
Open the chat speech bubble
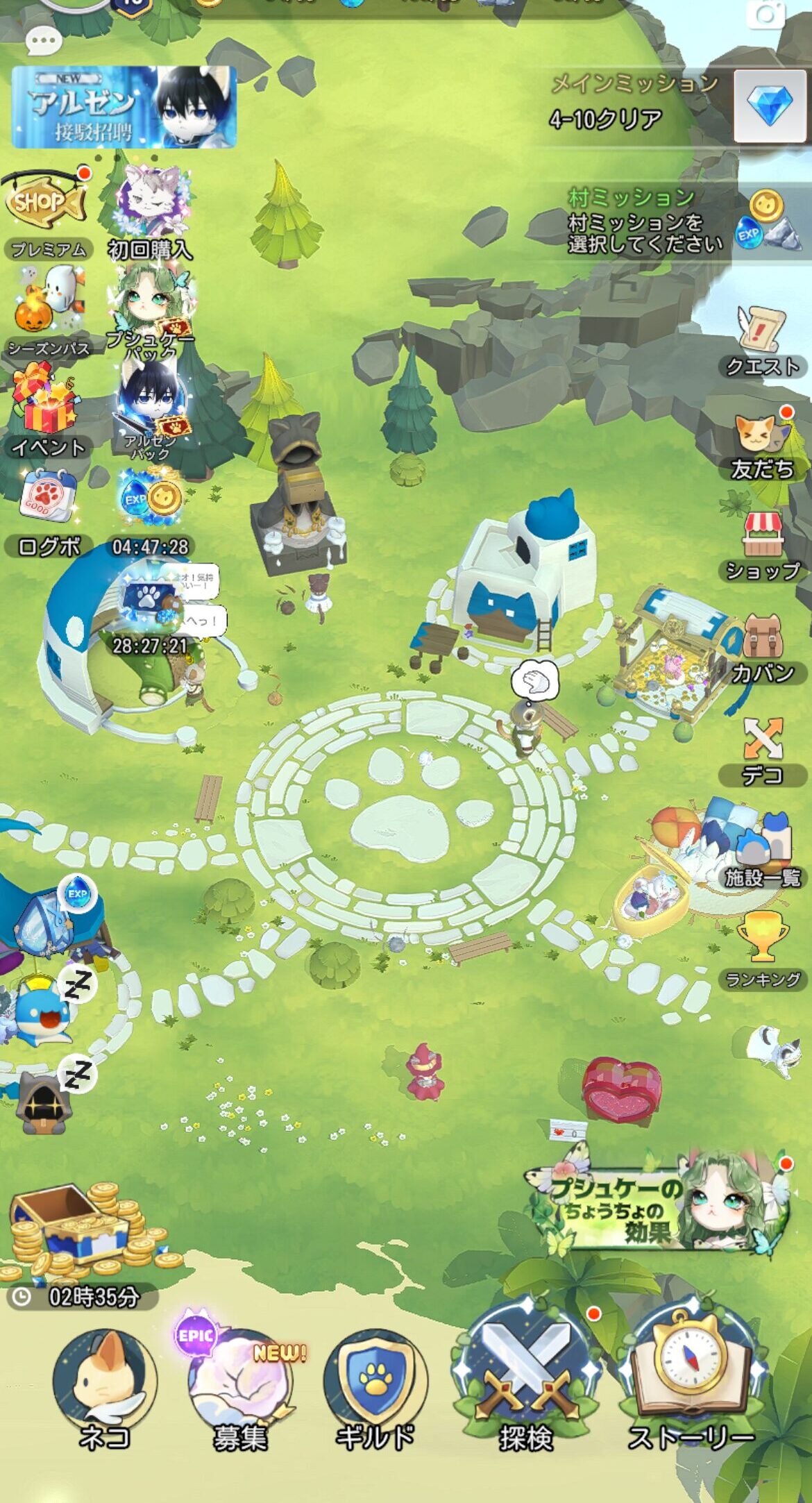coord(43,42)
